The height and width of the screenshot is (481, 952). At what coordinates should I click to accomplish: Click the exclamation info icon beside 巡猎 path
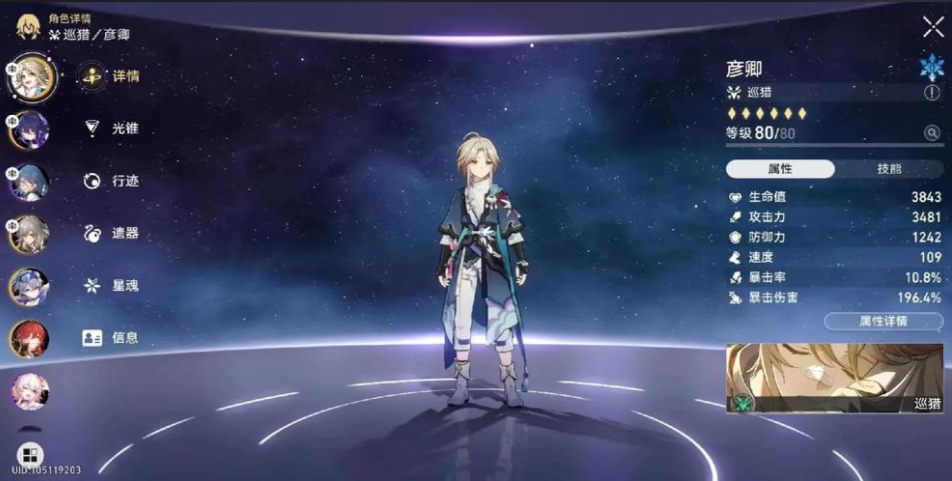point(932,93)
